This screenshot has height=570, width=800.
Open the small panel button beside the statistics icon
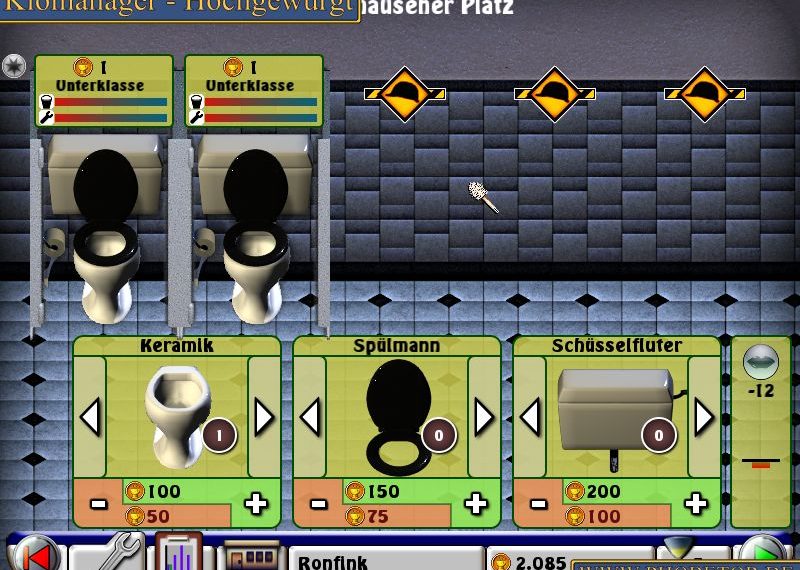click(x=250, y=555)
